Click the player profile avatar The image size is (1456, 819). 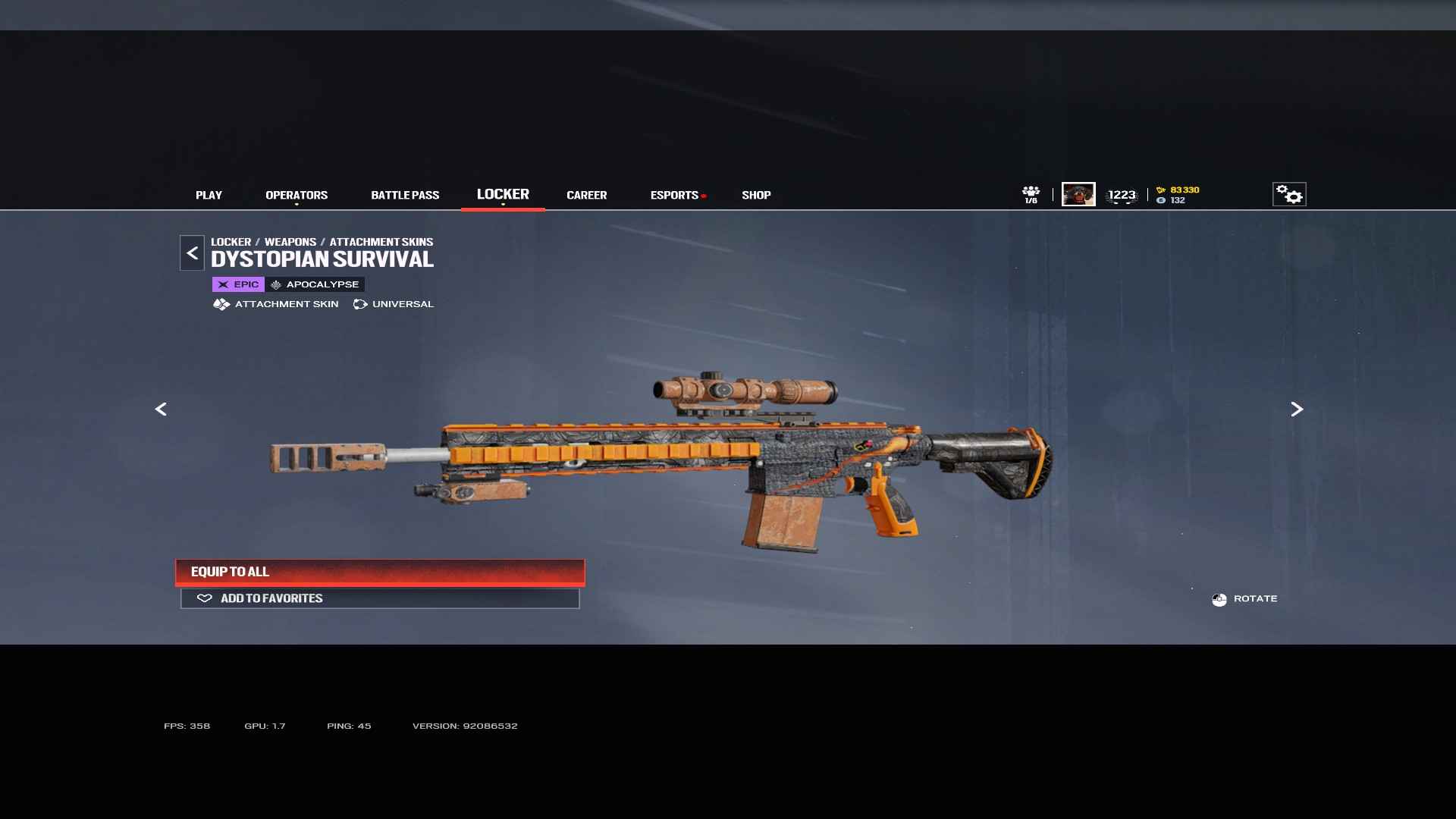coord(1078,195)
